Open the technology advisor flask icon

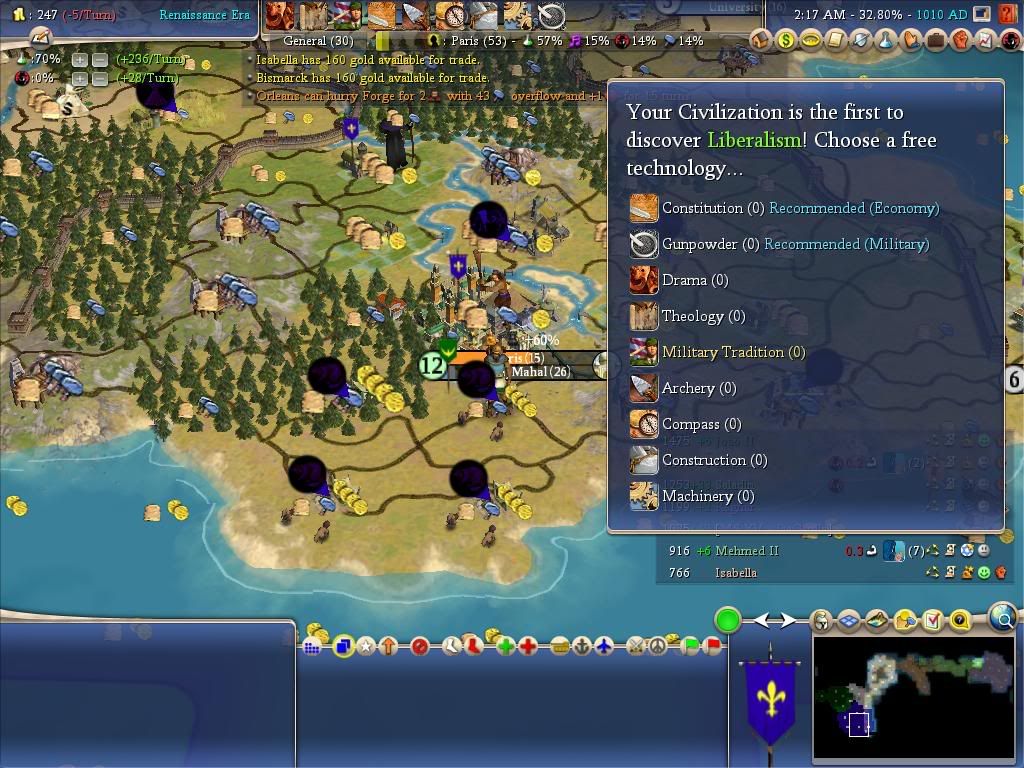(885, 40)
